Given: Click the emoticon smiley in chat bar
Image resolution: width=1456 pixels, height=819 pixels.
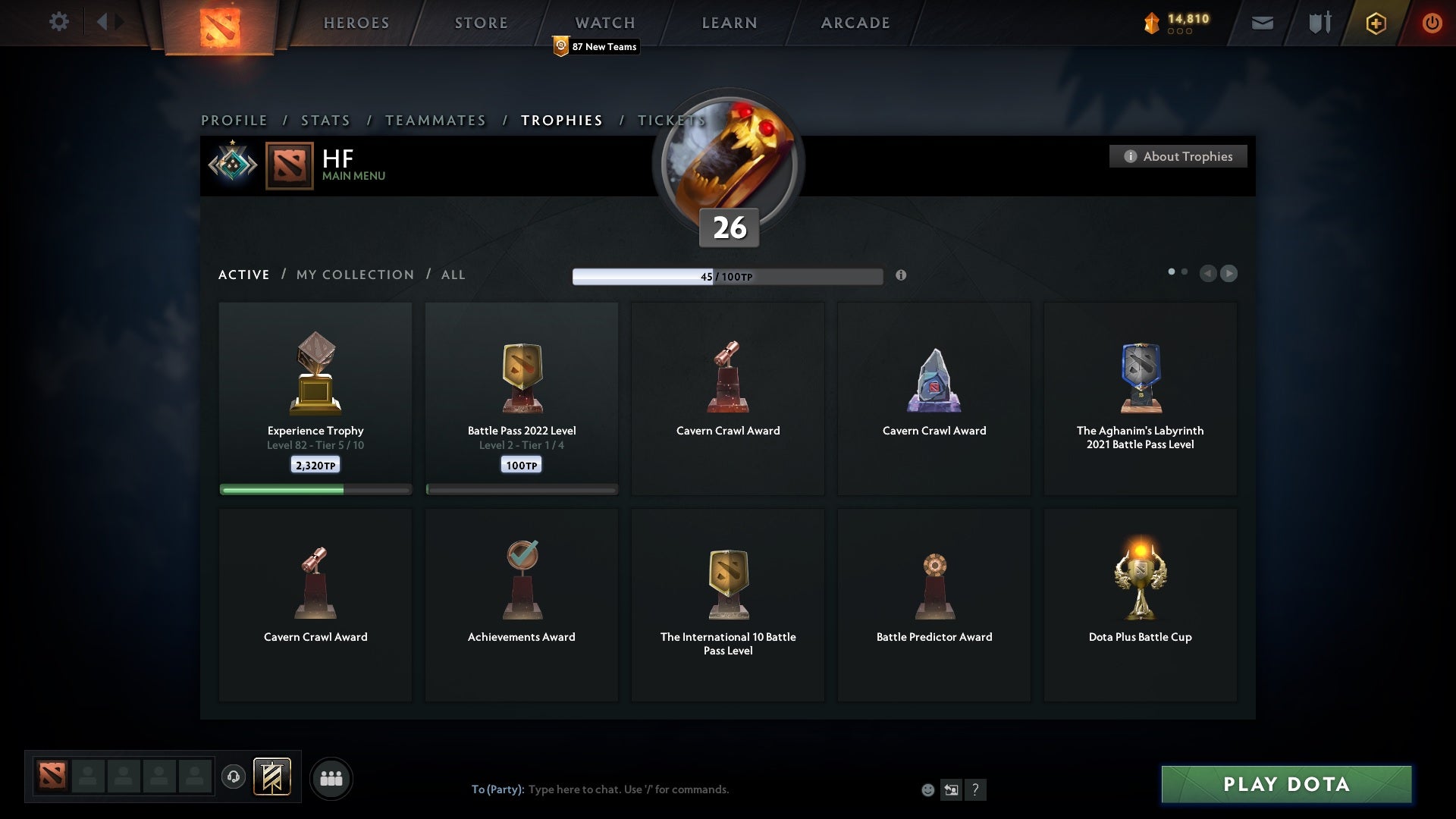Looking at the screenshot, I should click(x=927, y=789).
